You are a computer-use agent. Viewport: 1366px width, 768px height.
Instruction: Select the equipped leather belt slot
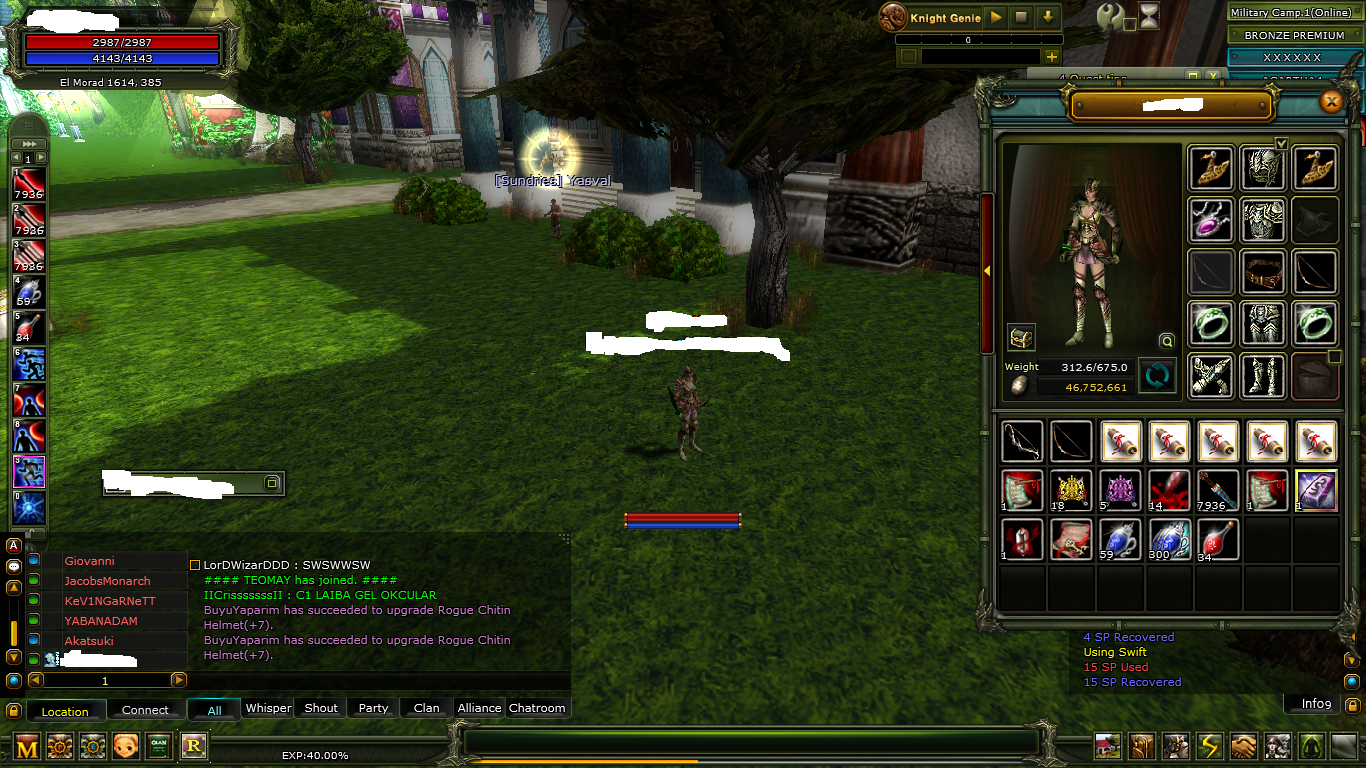tap(1263, 271)
